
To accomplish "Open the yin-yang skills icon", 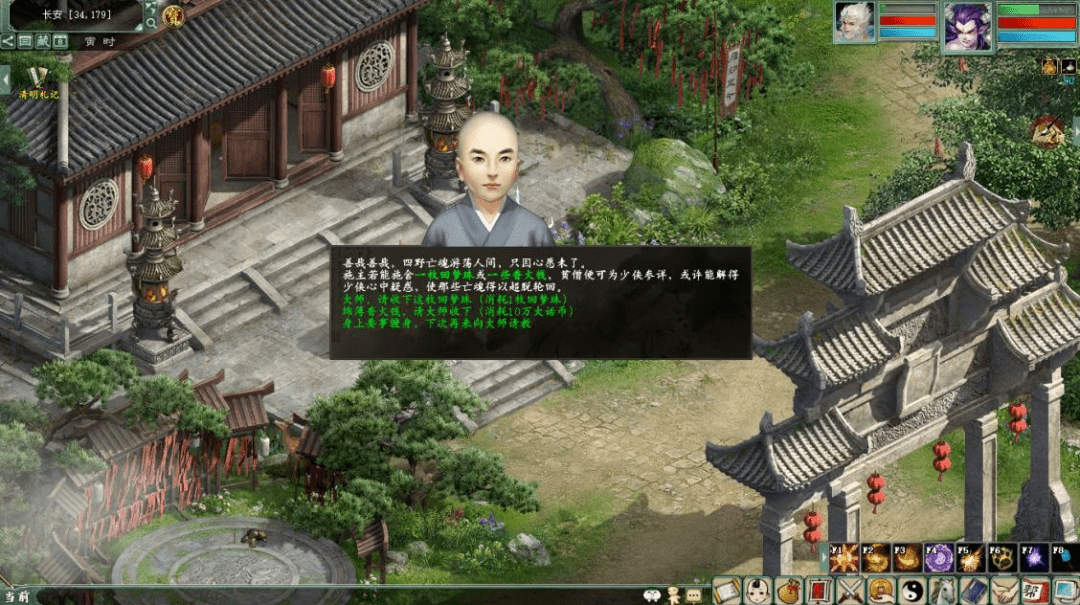I will 911,591.
